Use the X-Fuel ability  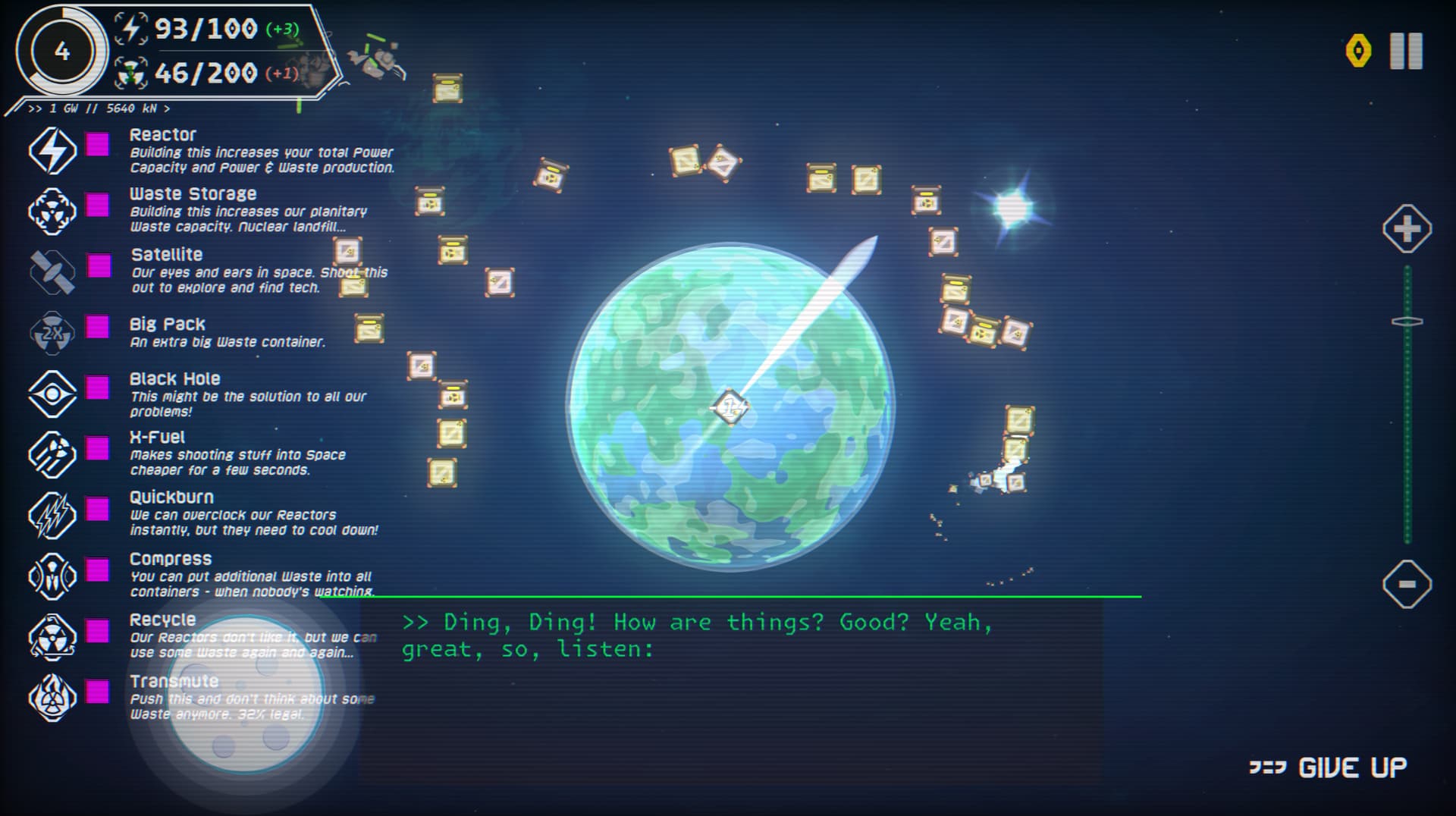52,454
